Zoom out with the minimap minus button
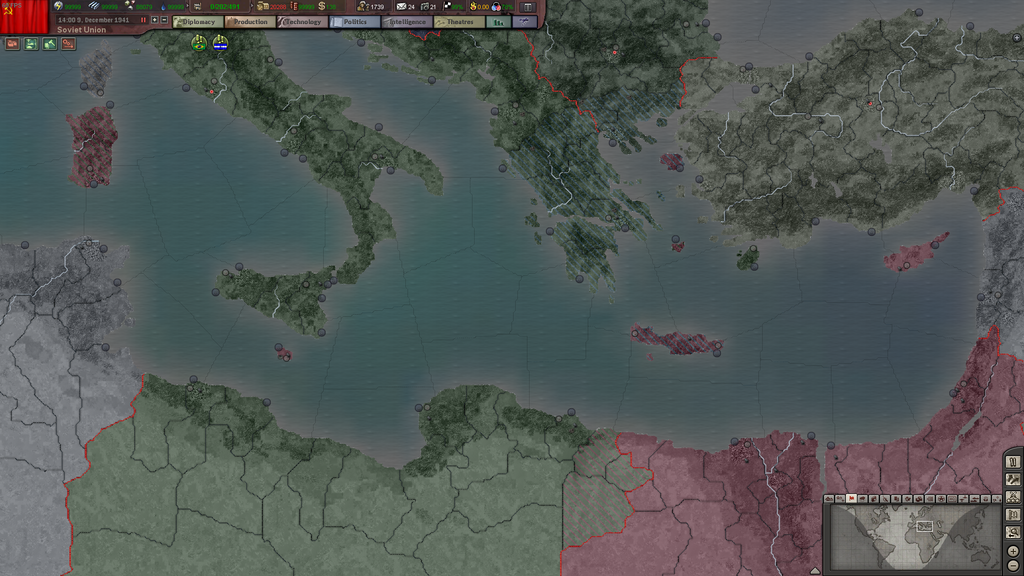The width and height of the screenshot is (1024, 576). coord(1013,566)
